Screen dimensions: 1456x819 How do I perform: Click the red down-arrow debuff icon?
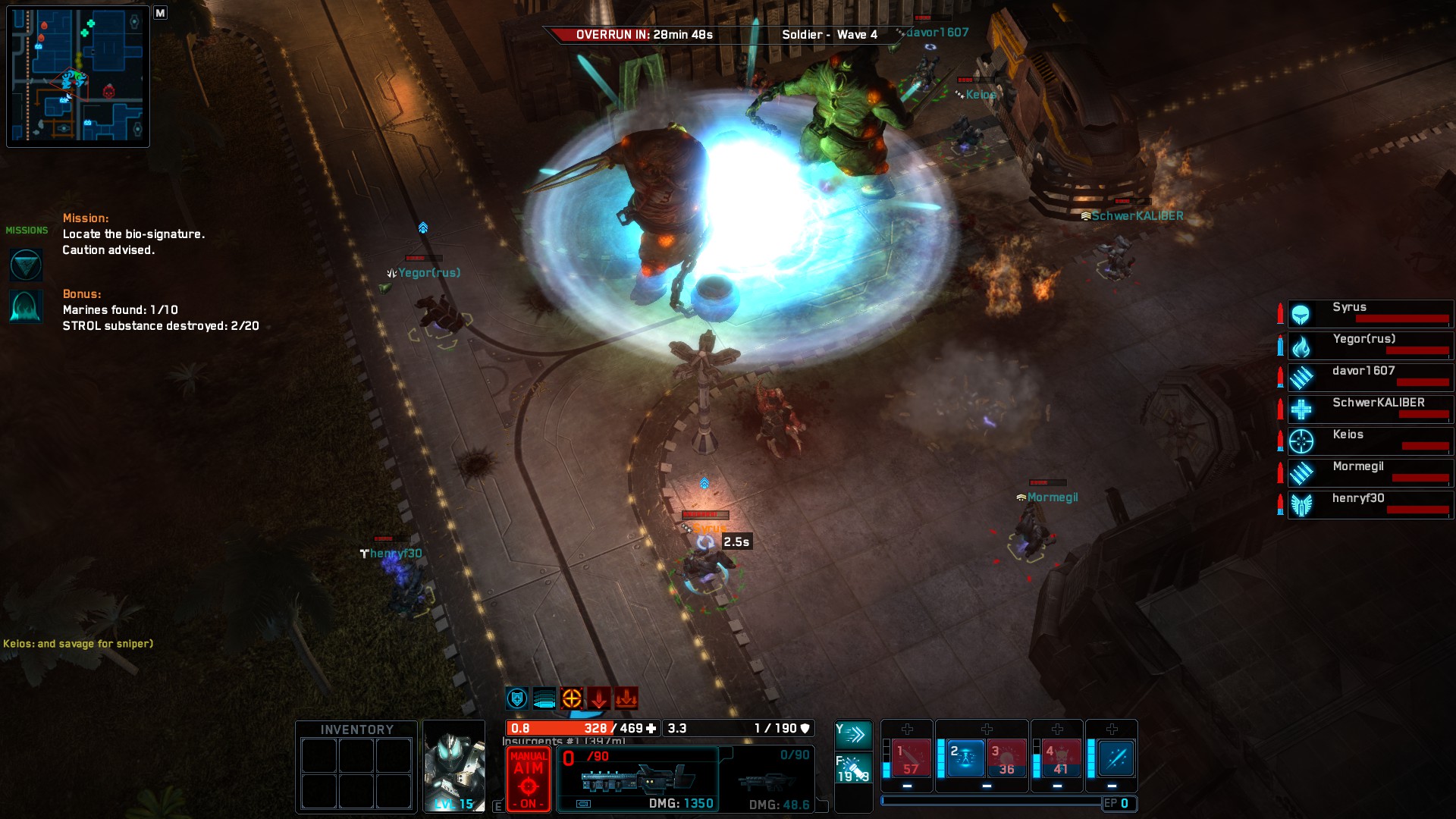pyautogui.click(x=599, y=698)
